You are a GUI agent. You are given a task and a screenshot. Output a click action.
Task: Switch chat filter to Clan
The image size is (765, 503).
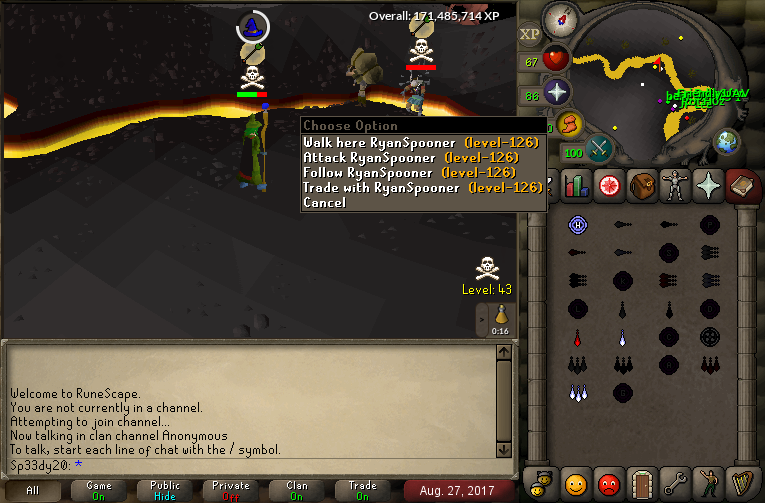tap(297, 490)
